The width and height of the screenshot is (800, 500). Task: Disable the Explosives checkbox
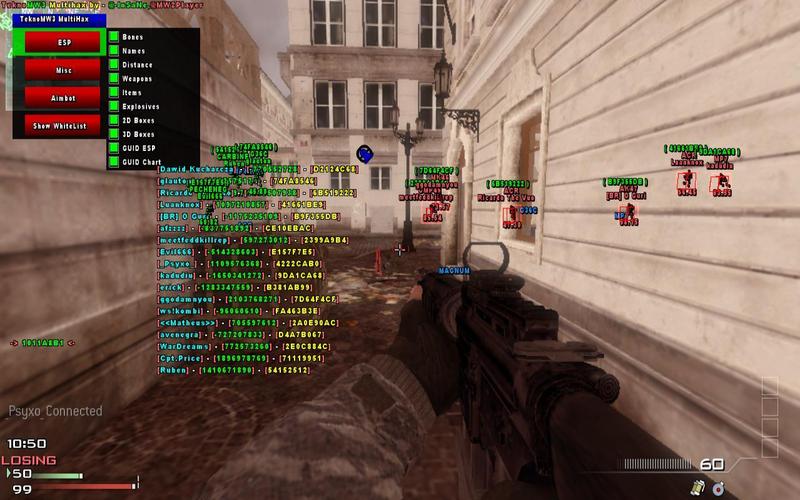114,106
